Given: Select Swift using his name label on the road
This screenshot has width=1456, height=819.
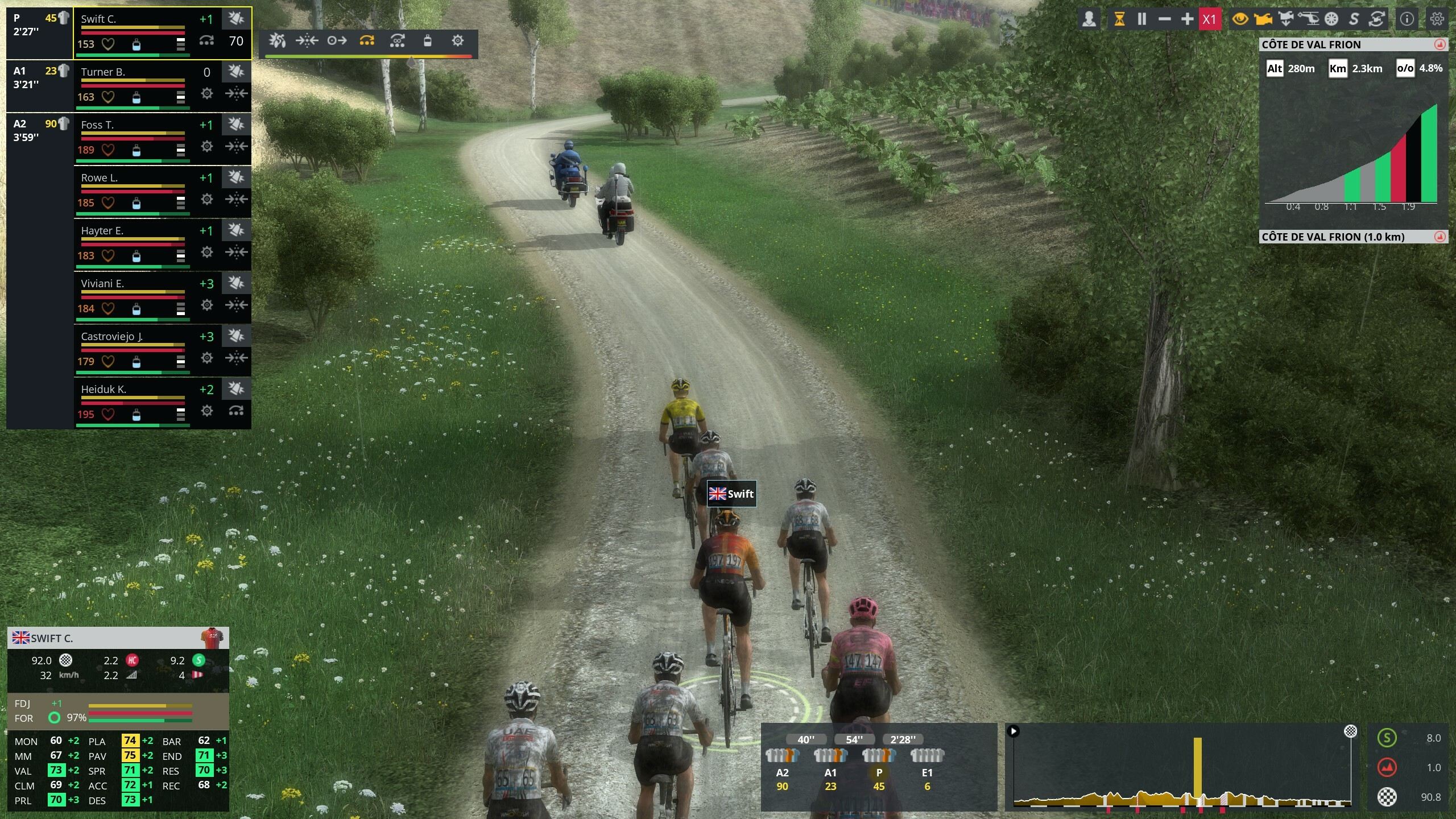Looking at the screenshot, I should tap(733, 494).
